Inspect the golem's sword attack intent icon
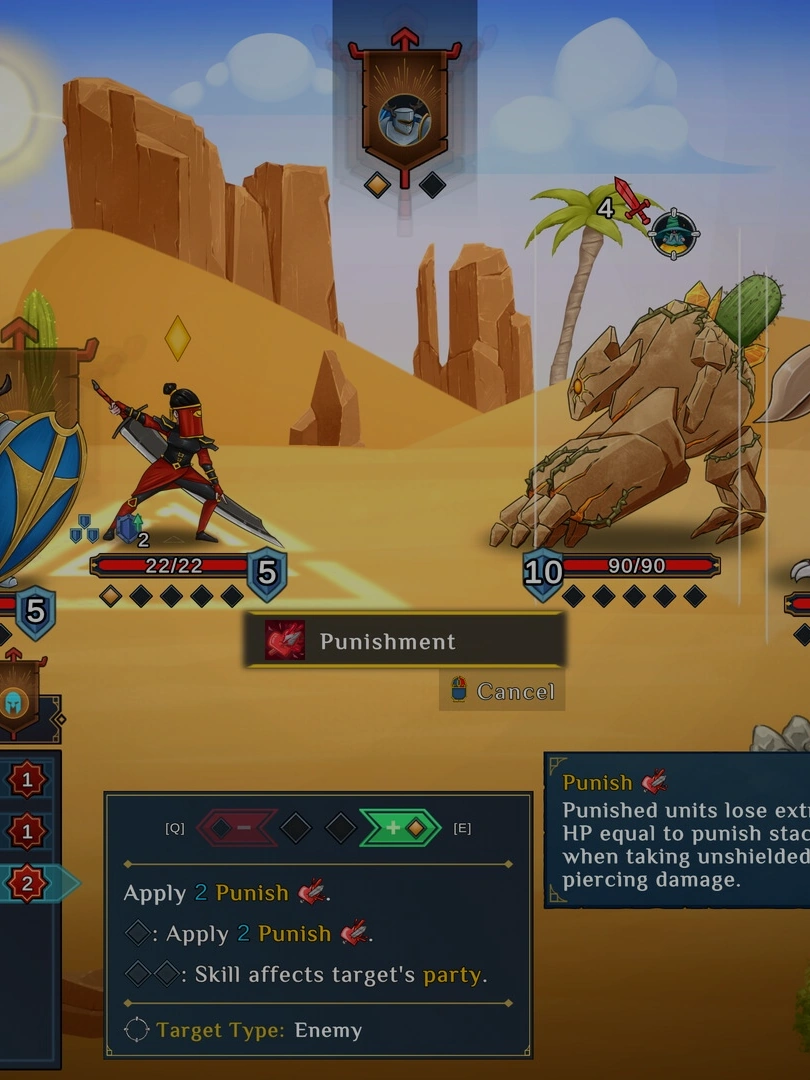The height and width of the screenshot is (1080, 810). pos(632,201)
